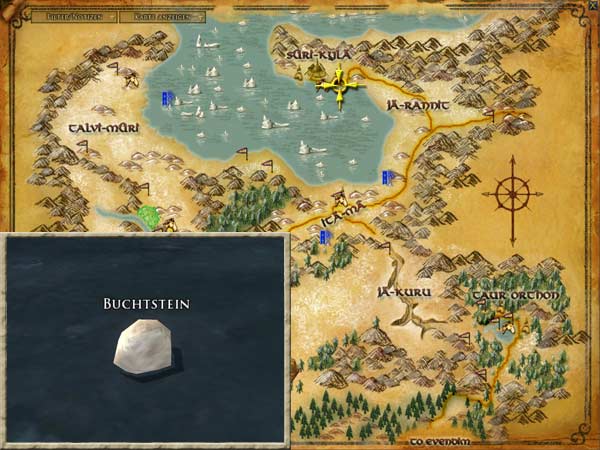
Task: Choose the Talvi-mûri region label
Action: 103,129
